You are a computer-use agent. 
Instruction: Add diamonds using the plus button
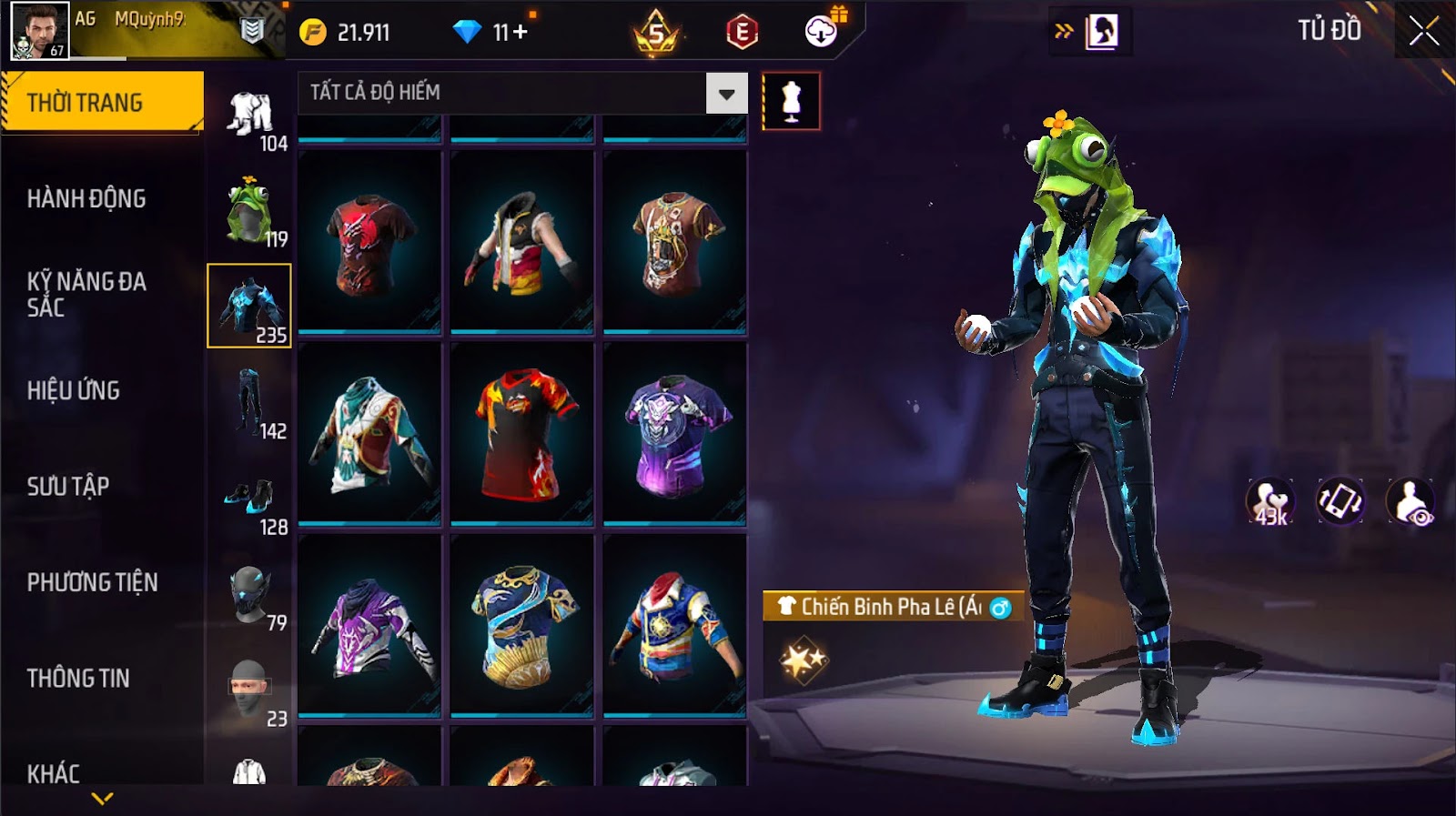click(521, 33)
